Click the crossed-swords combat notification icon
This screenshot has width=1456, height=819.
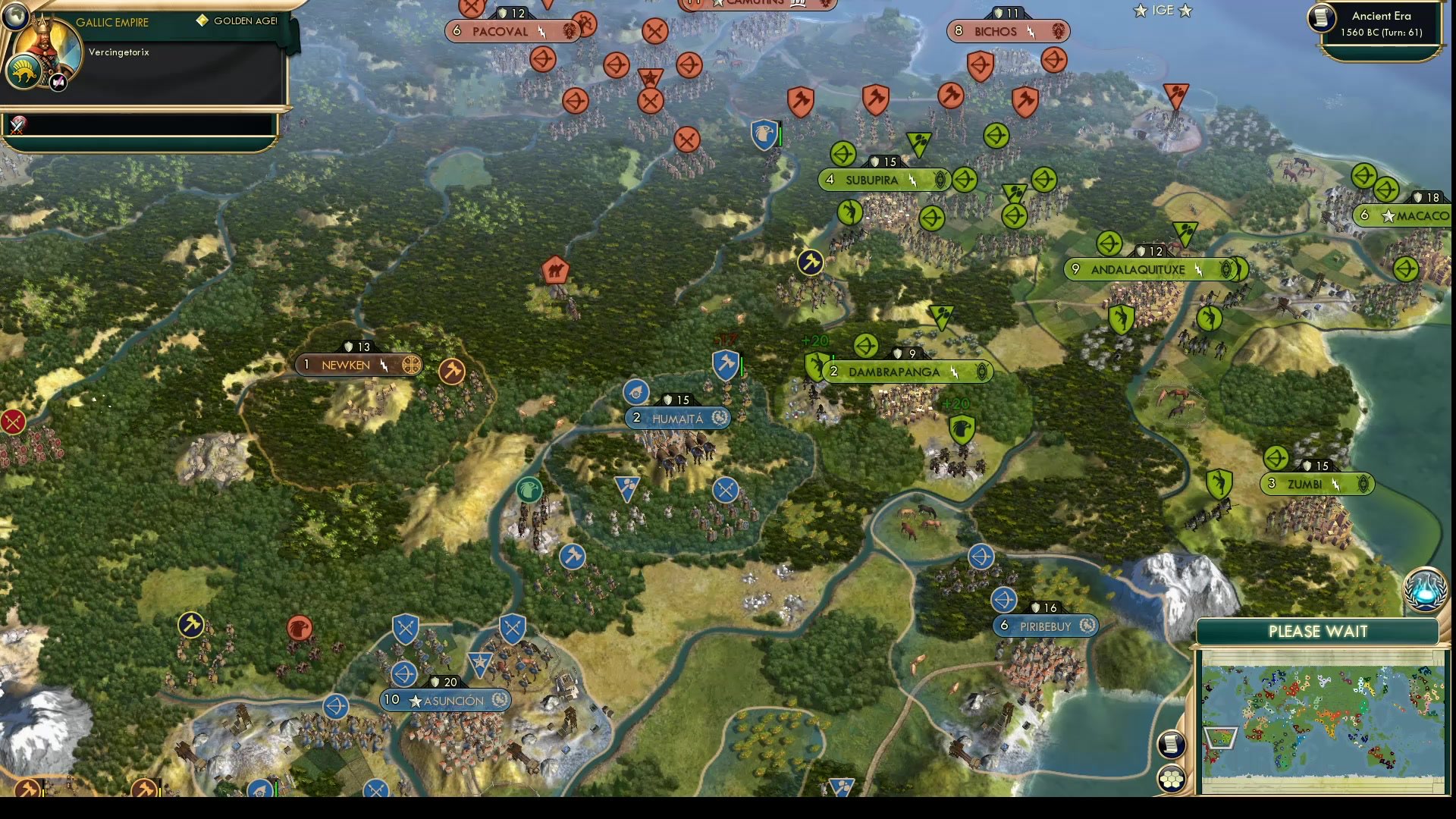17,126
